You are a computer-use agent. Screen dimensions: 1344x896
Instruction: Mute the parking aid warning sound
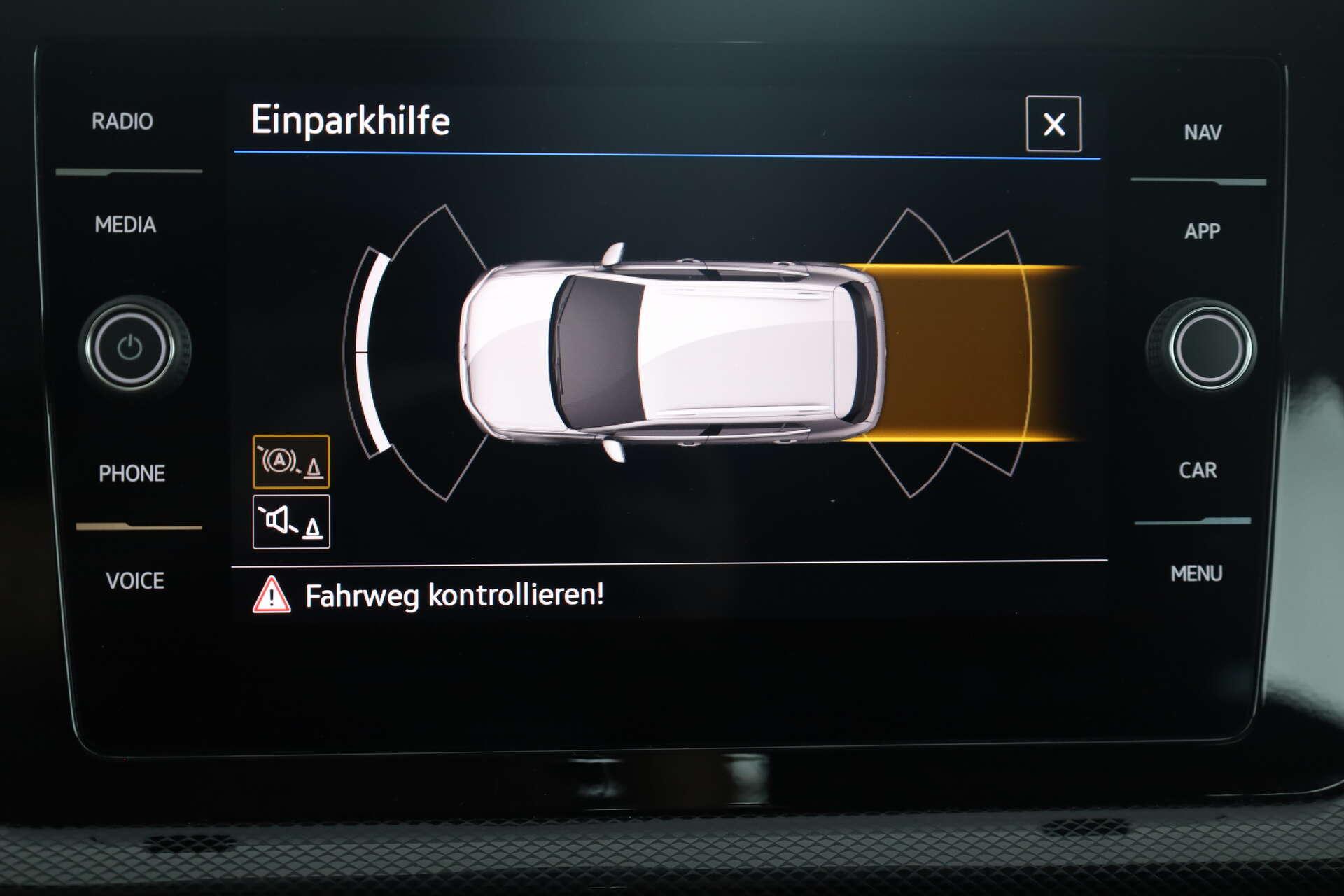click(x=291, y=522)
